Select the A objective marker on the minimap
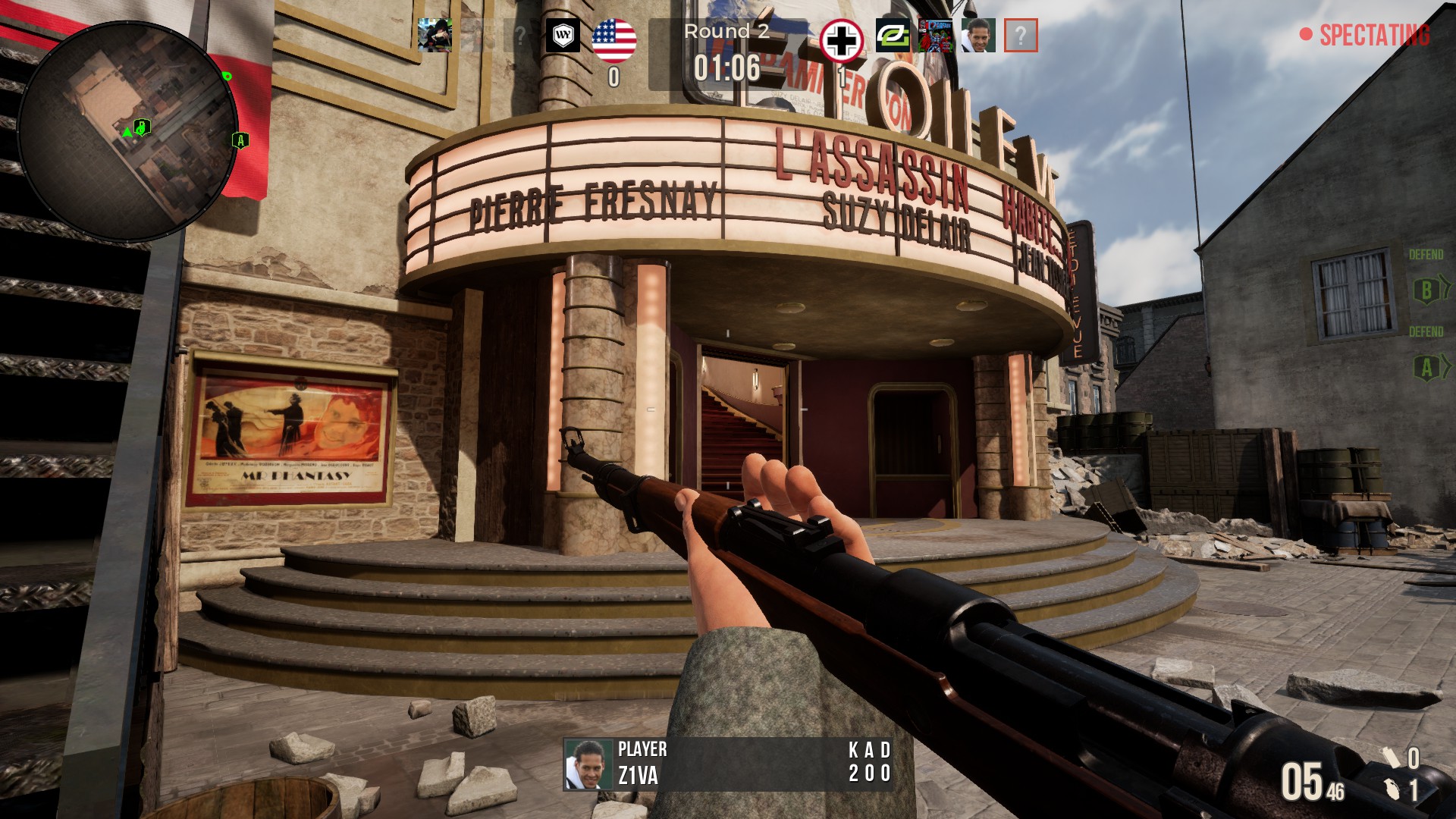 (240, 140)
